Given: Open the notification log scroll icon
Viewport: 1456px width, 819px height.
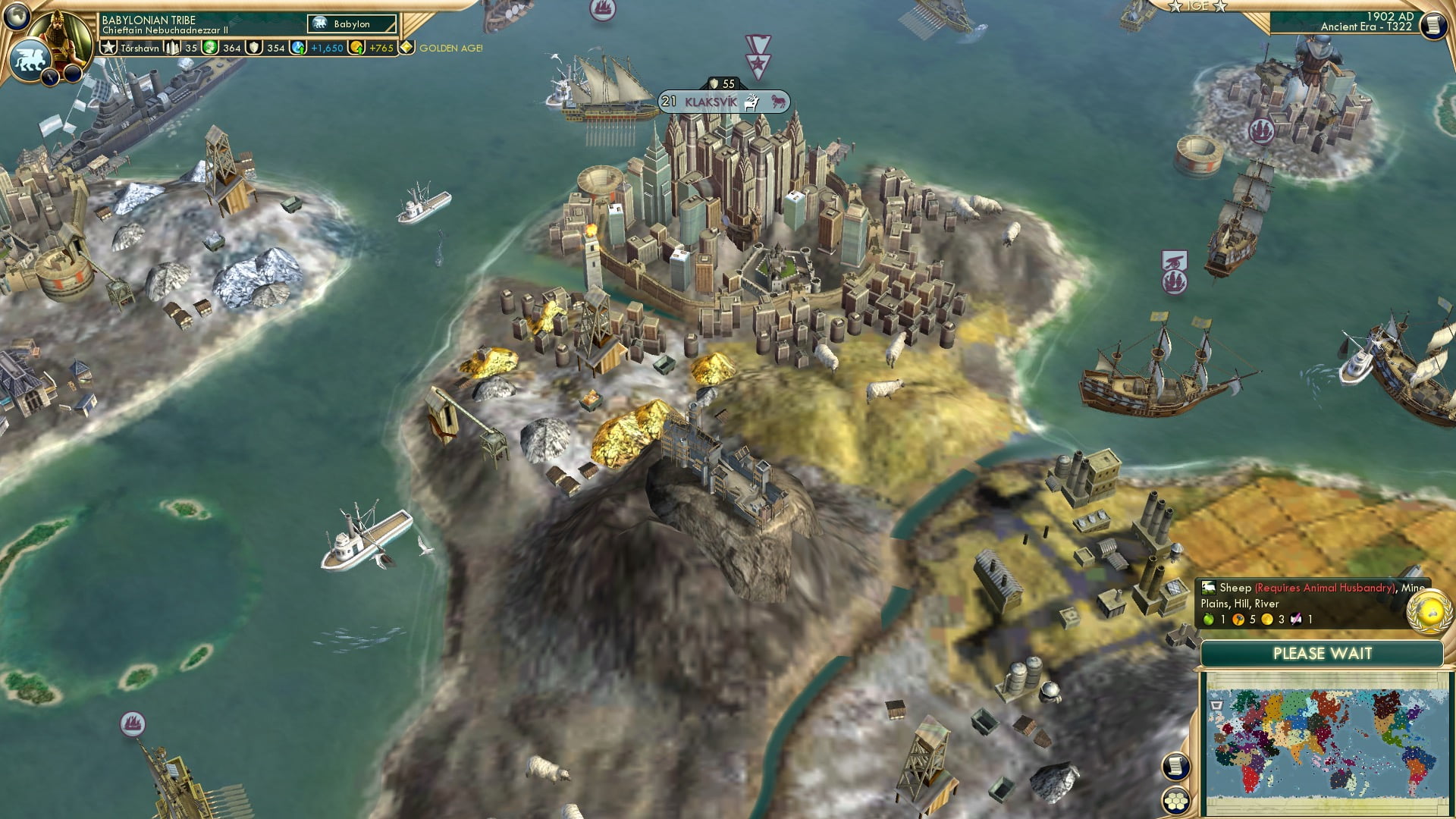Looking at the screenshot, I should click(x=1176, y=767).
